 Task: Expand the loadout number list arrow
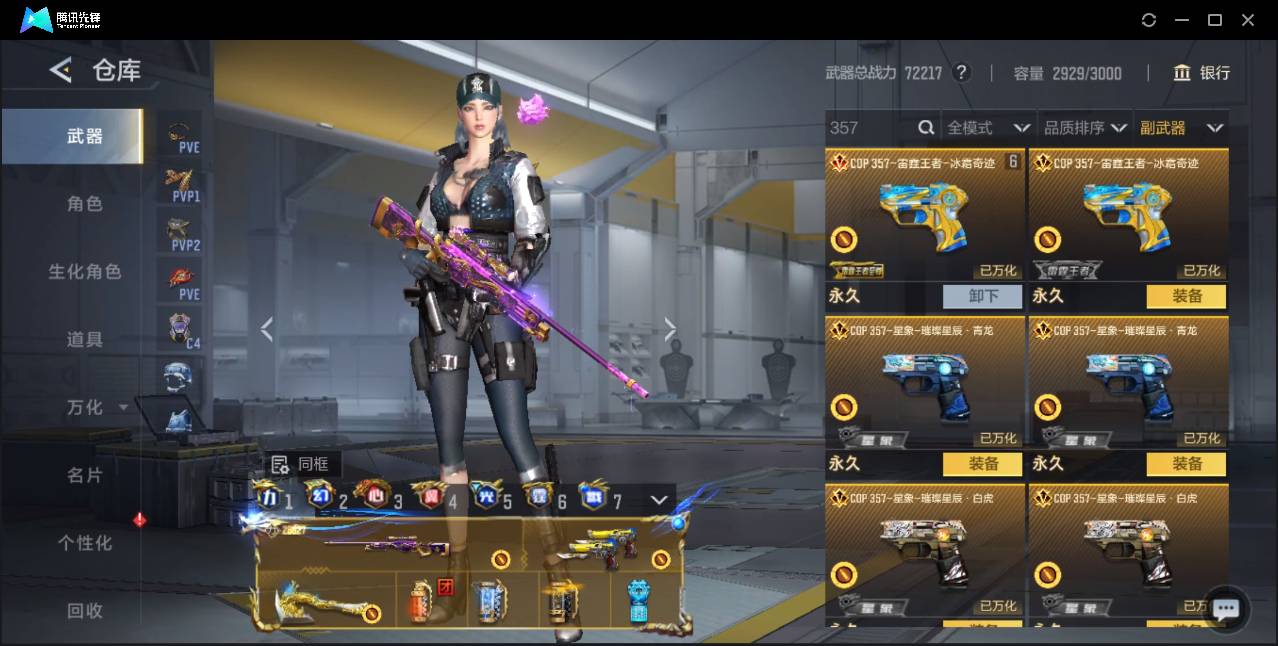tap(659, 499)
